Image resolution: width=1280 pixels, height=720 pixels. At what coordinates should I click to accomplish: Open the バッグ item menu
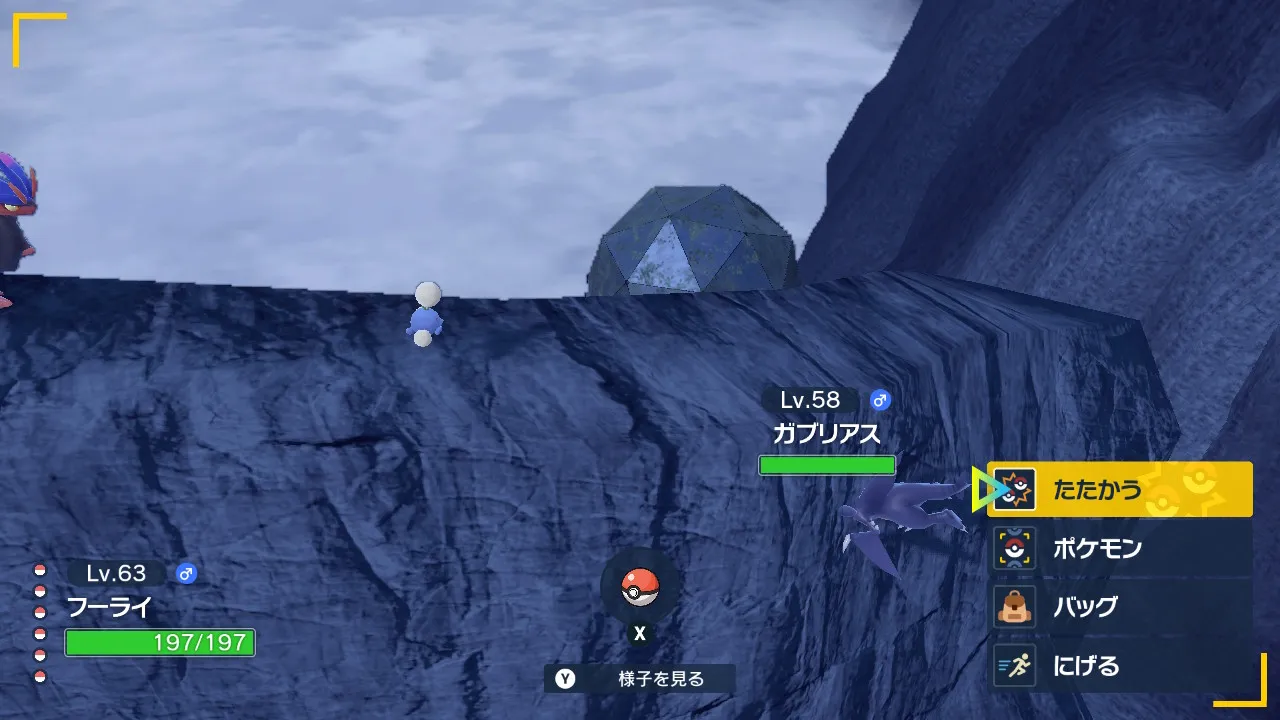tap(1120, 607)
